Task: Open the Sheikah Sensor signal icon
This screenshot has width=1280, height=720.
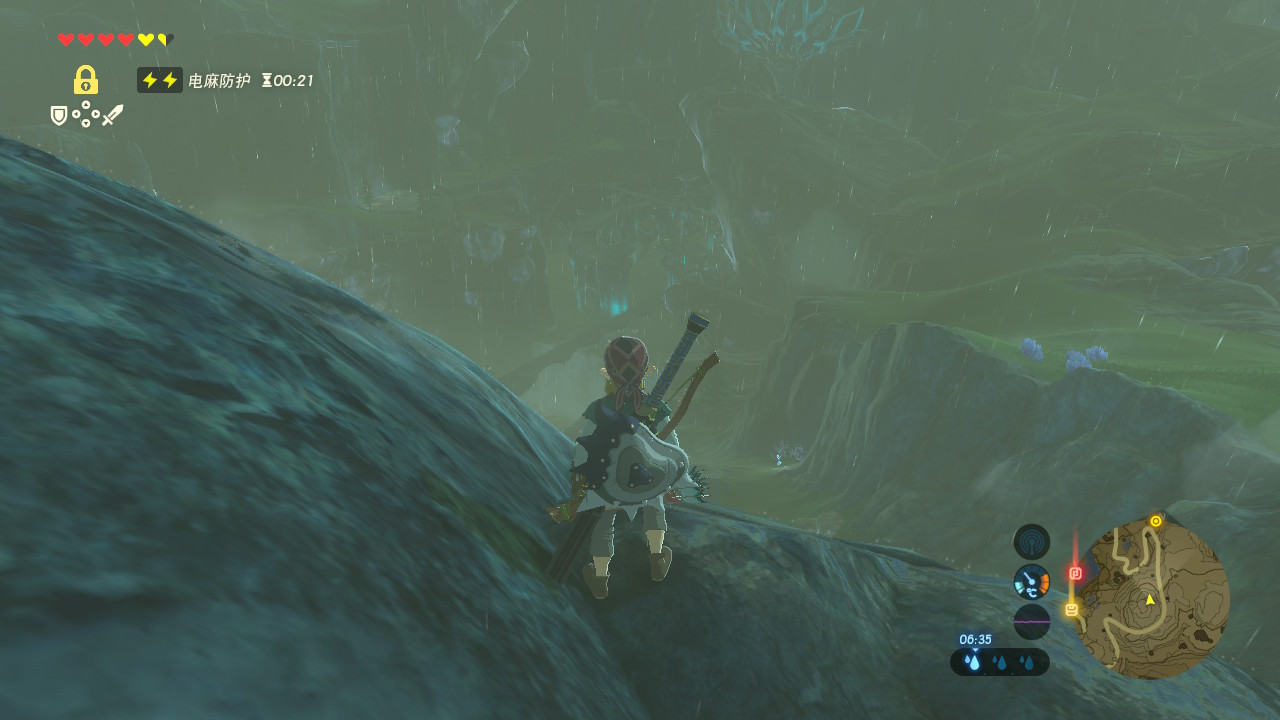Action: (1032, 542)
